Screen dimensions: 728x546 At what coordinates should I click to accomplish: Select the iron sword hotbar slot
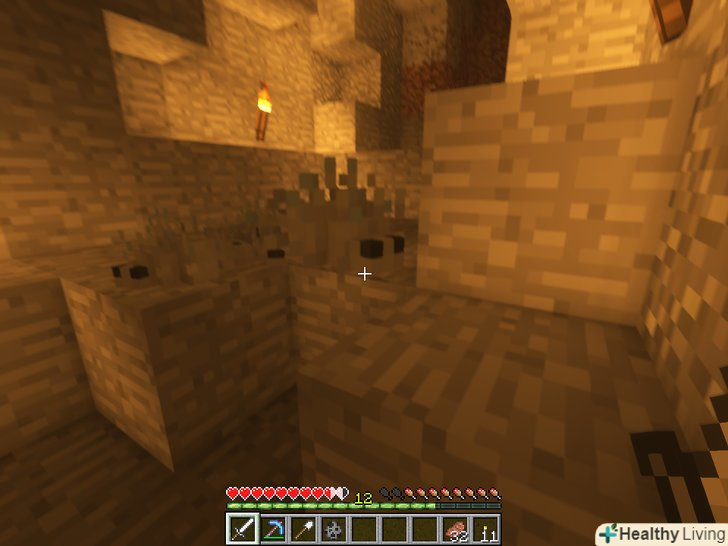point(242,529)
